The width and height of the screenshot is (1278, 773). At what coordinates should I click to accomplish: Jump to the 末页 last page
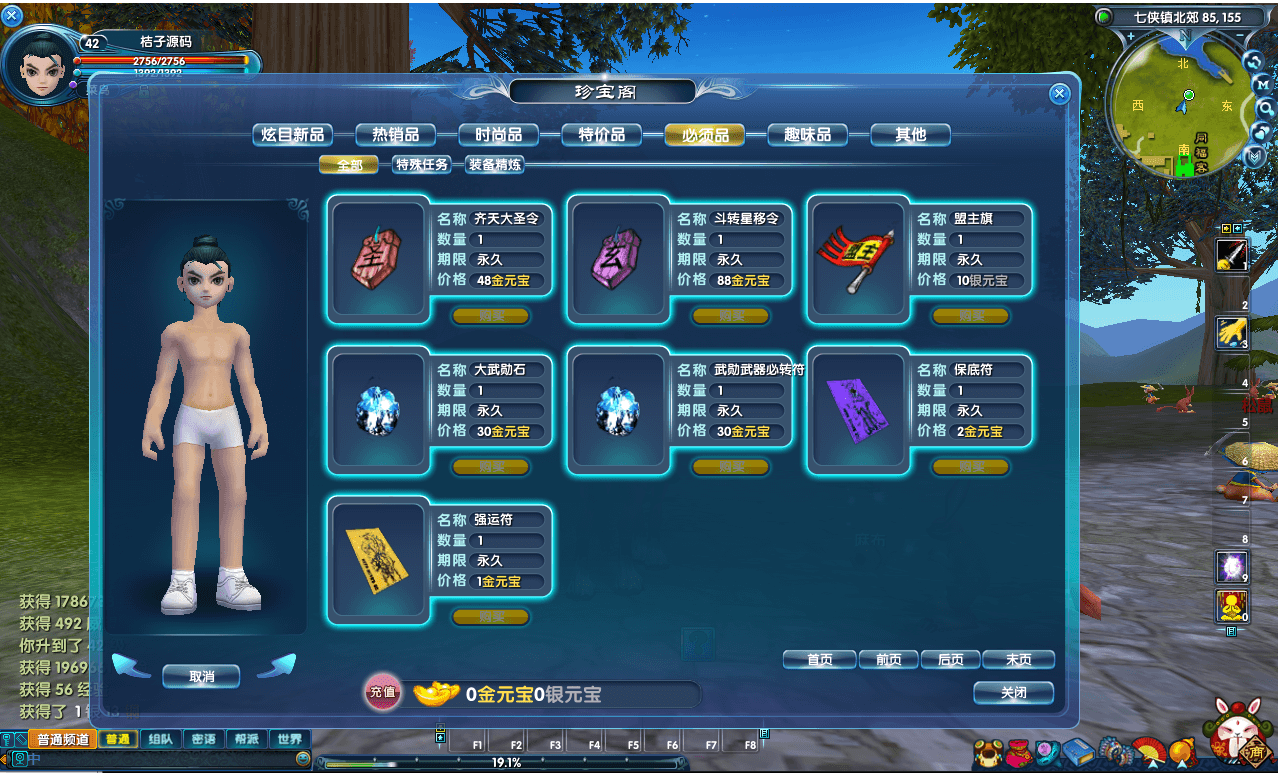tap(1019, 660)
